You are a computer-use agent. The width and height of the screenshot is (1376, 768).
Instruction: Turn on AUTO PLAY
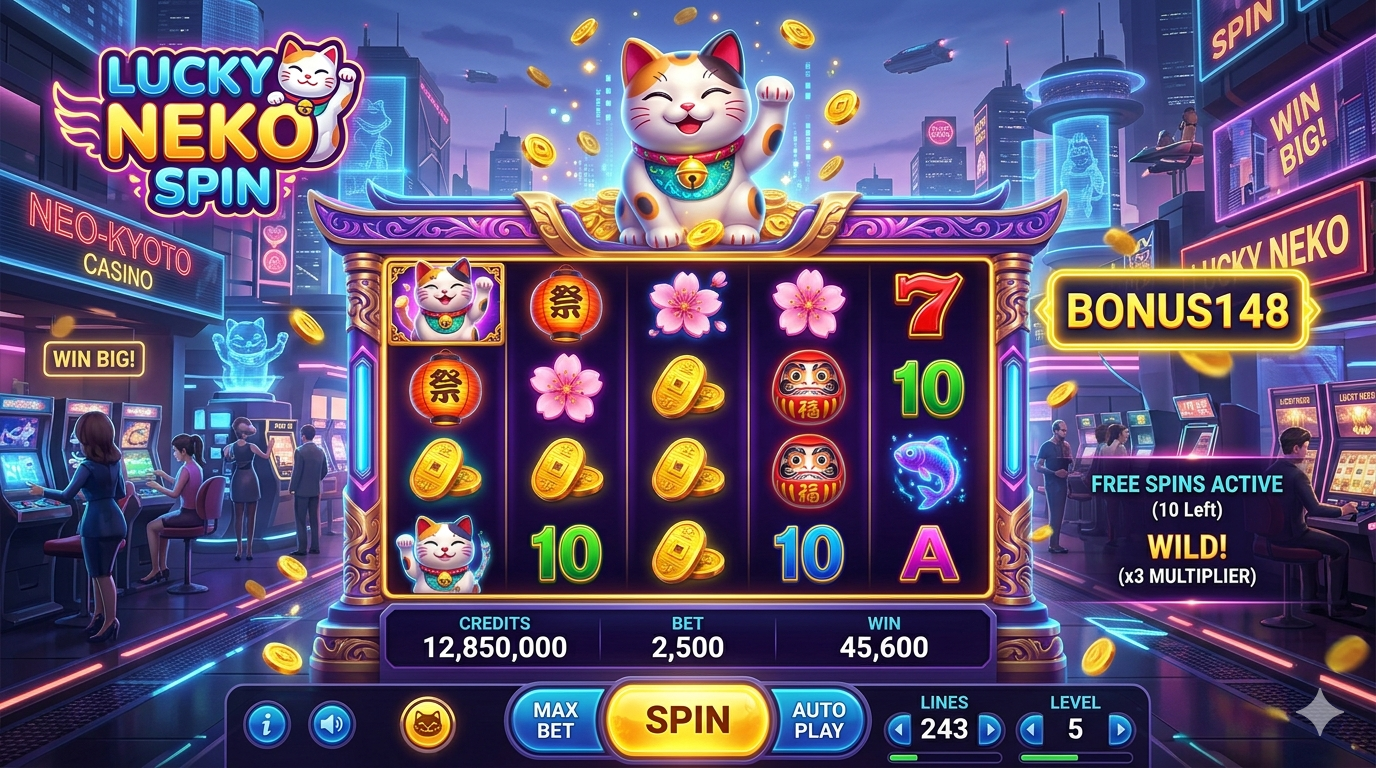click(x=818, y=719)
